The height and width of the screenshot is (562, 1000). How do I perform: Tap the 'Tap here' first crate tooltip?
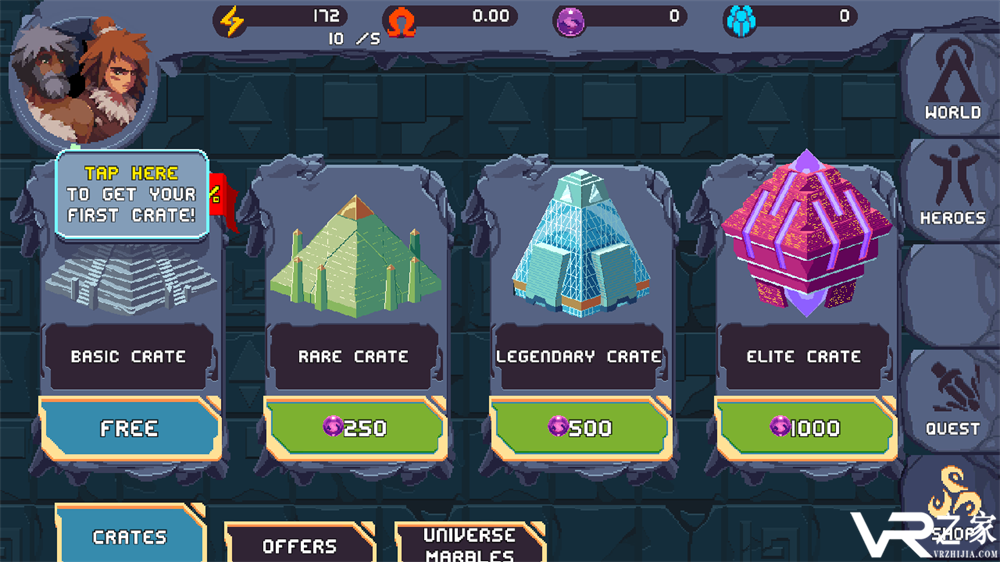(x=131, y=194)
